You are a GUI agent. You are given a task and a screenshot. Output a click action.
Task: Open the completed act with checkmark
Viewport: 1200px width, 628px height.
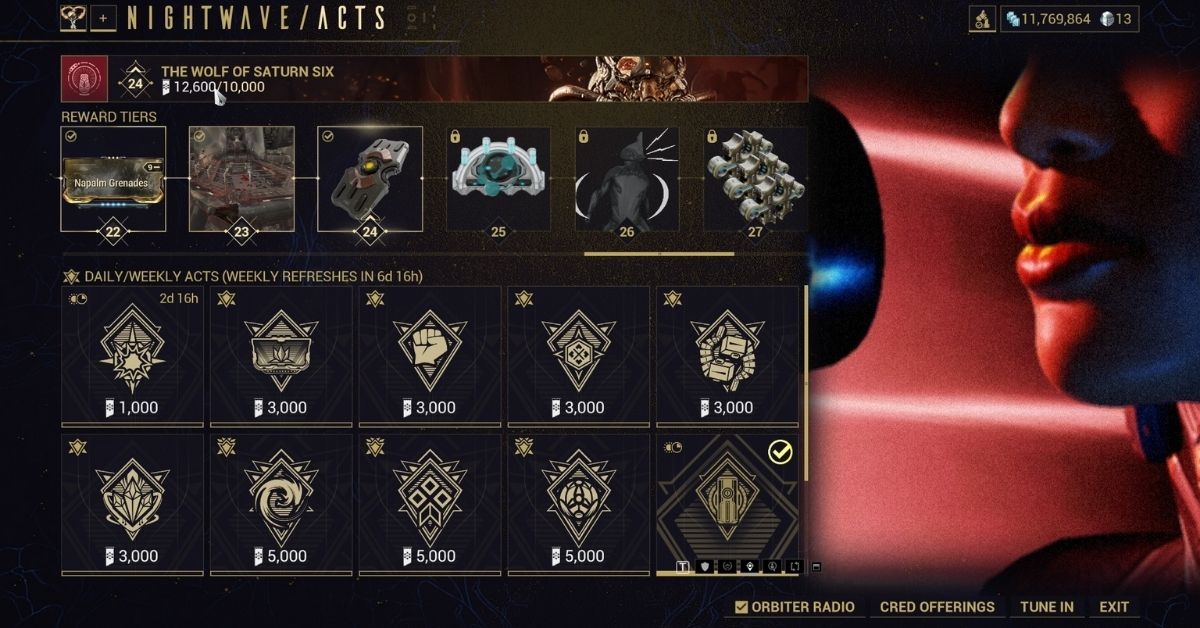coord(727,503)
